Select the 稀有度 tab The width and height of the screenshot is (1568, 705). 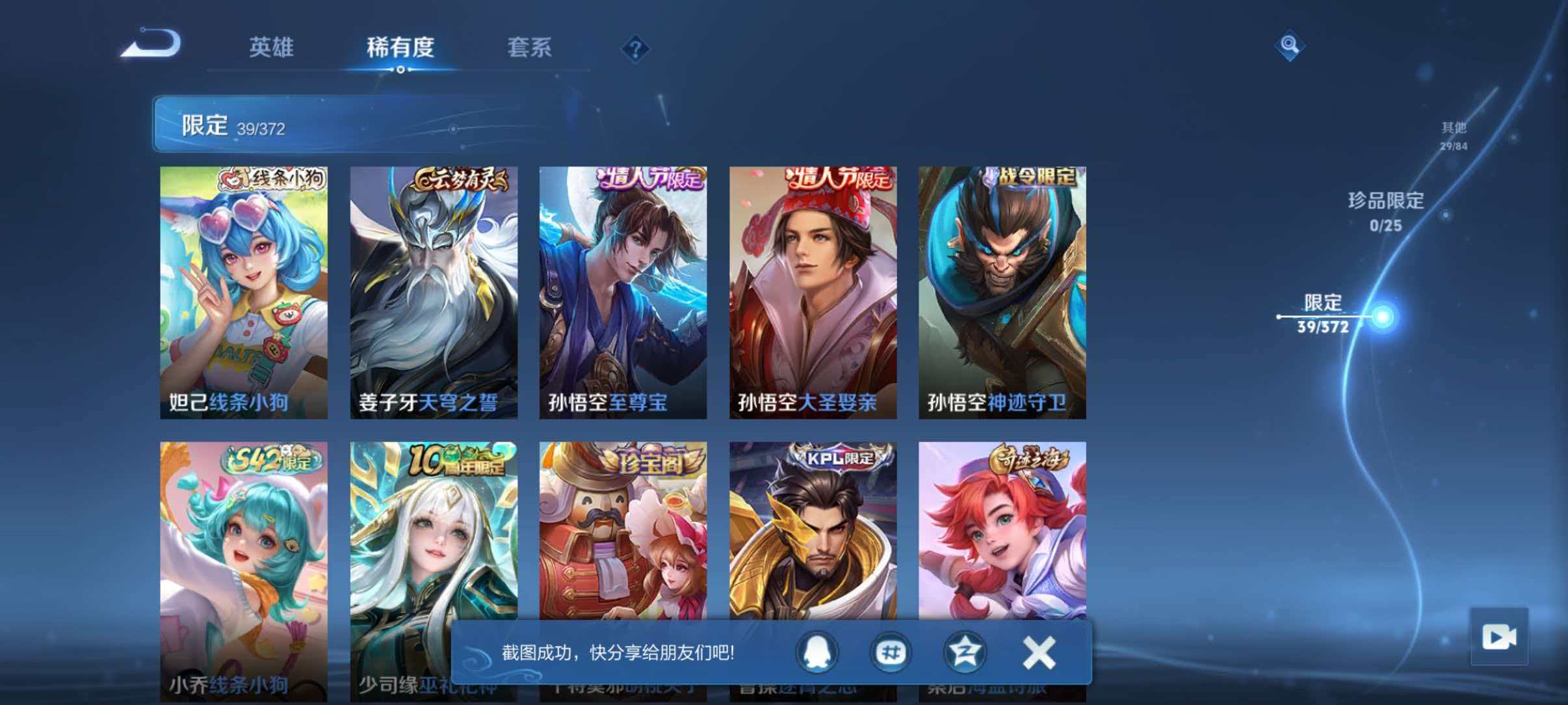[399, 47]
